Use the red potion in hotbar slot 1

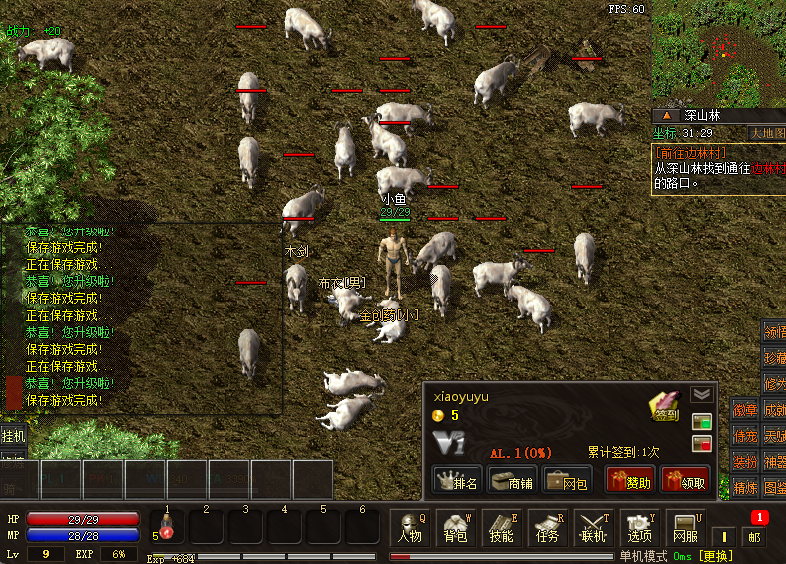[x=168, y=527]
